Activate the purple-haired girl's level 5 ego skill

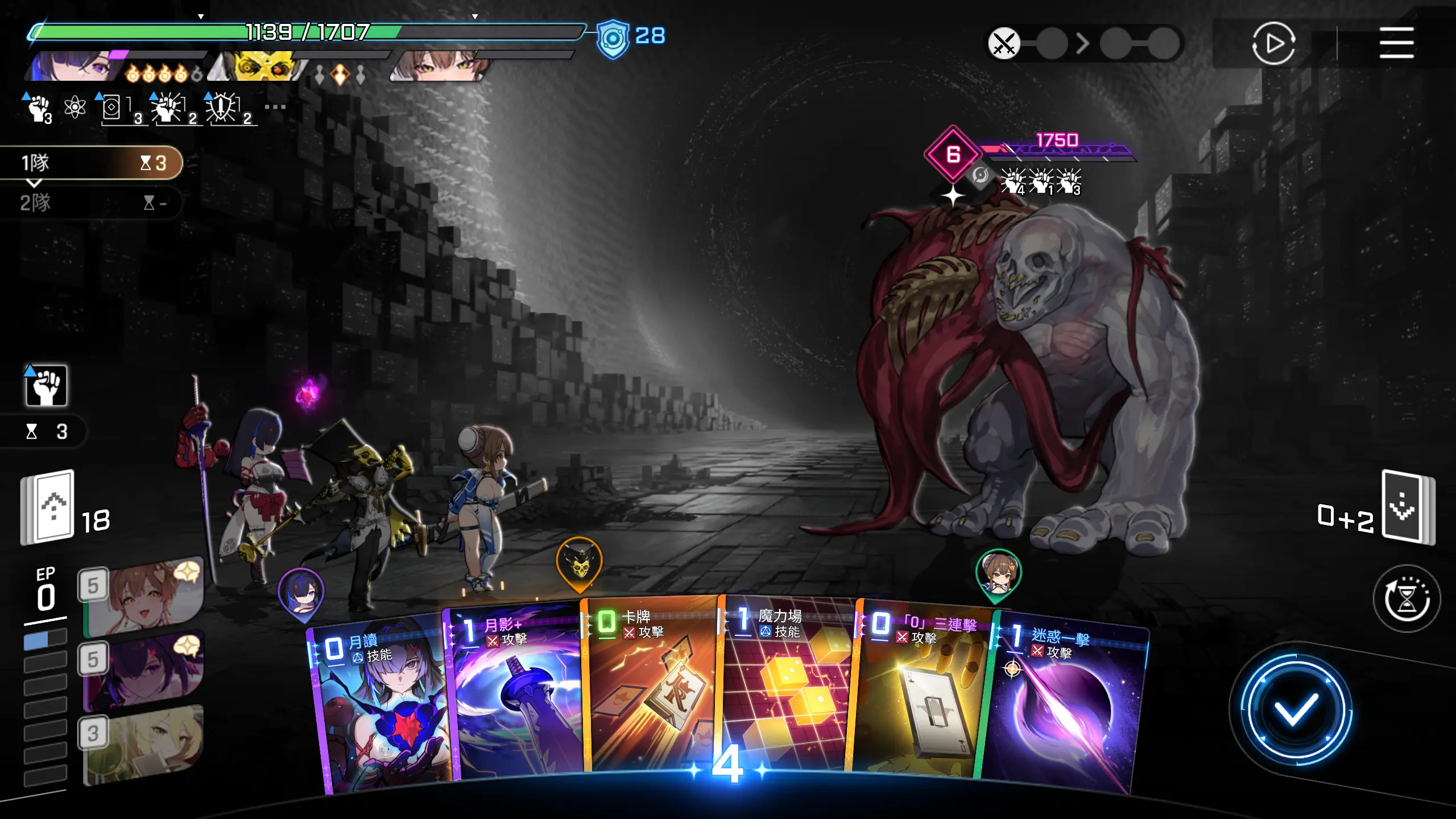coord(145,671)
